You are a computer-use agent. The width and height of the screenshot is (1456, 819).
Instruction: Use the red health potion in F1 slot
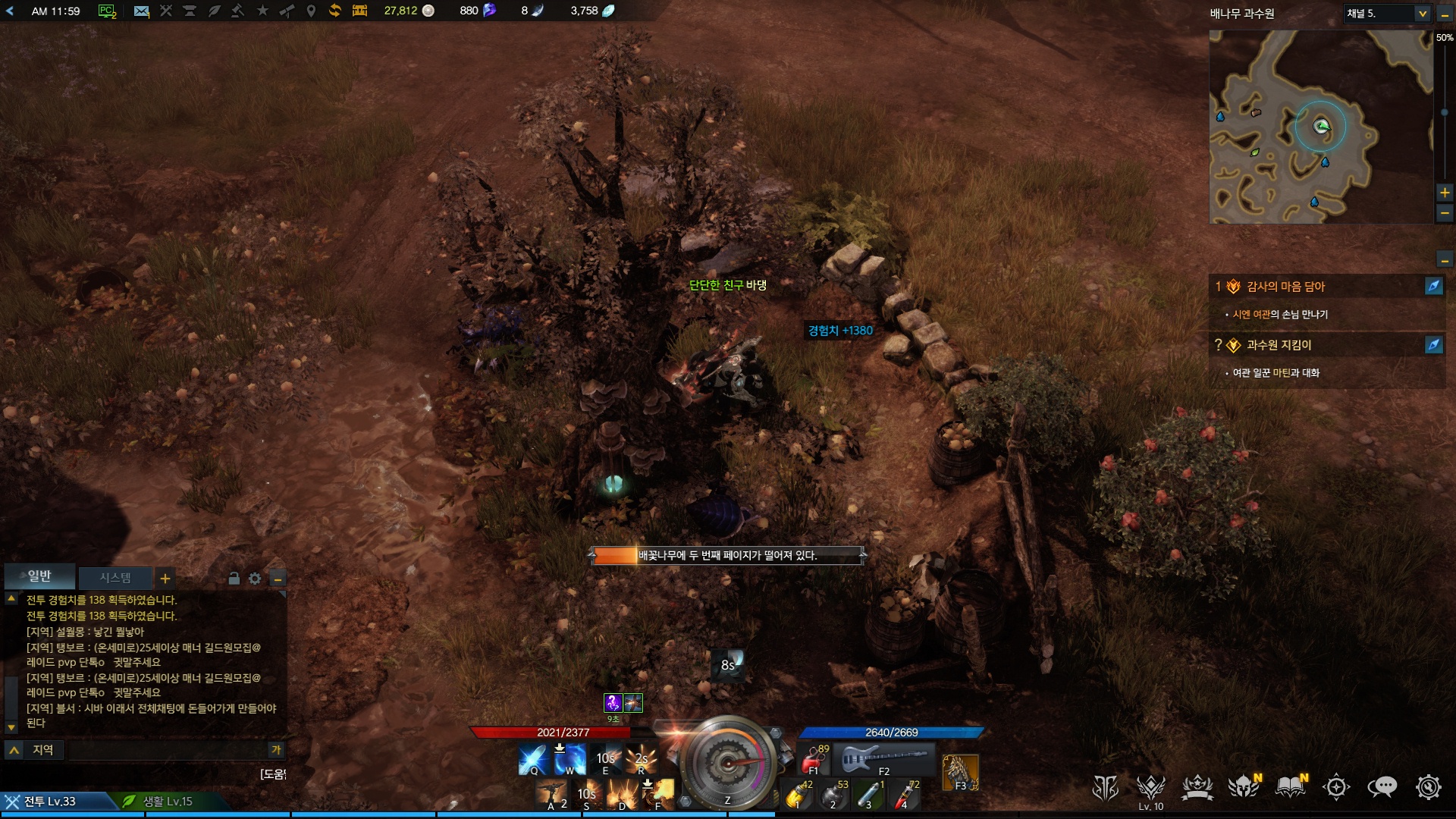[x=814, y=758]
